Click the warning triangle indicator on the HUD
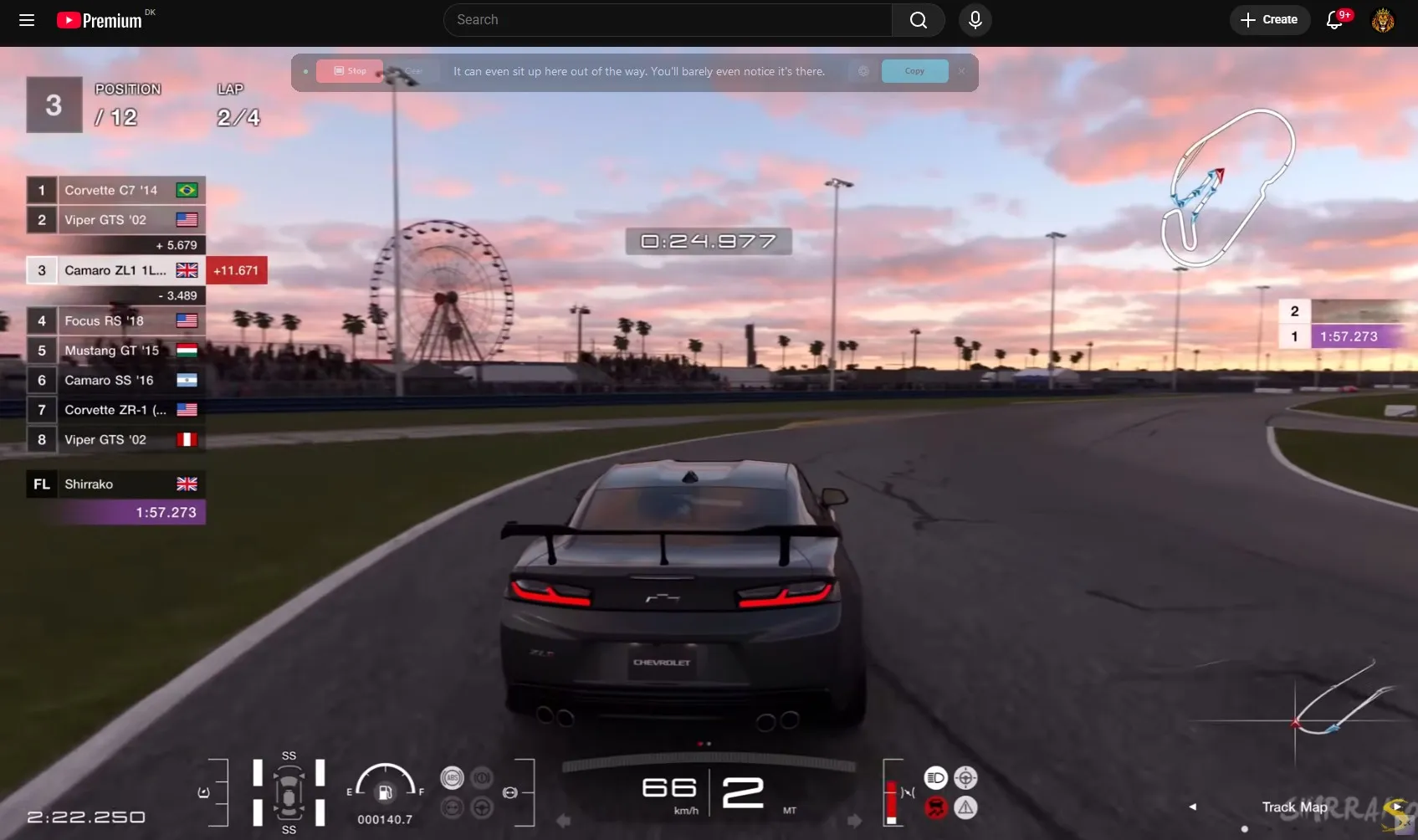Screen dimensions: 1418x840 point(966,807)
